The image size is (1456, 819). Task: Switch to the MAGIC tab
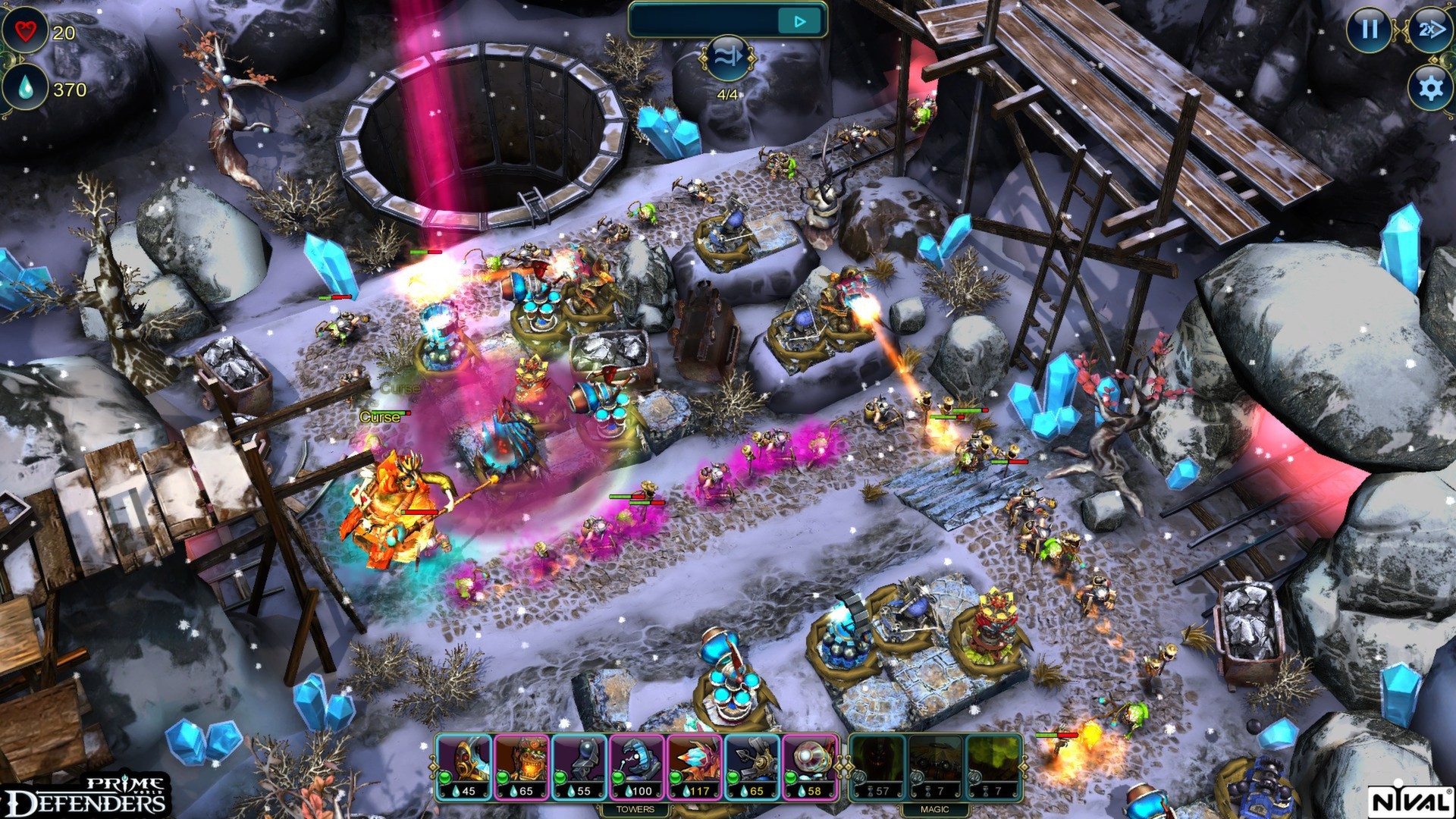pyautogui.click(x=935, y=809)
